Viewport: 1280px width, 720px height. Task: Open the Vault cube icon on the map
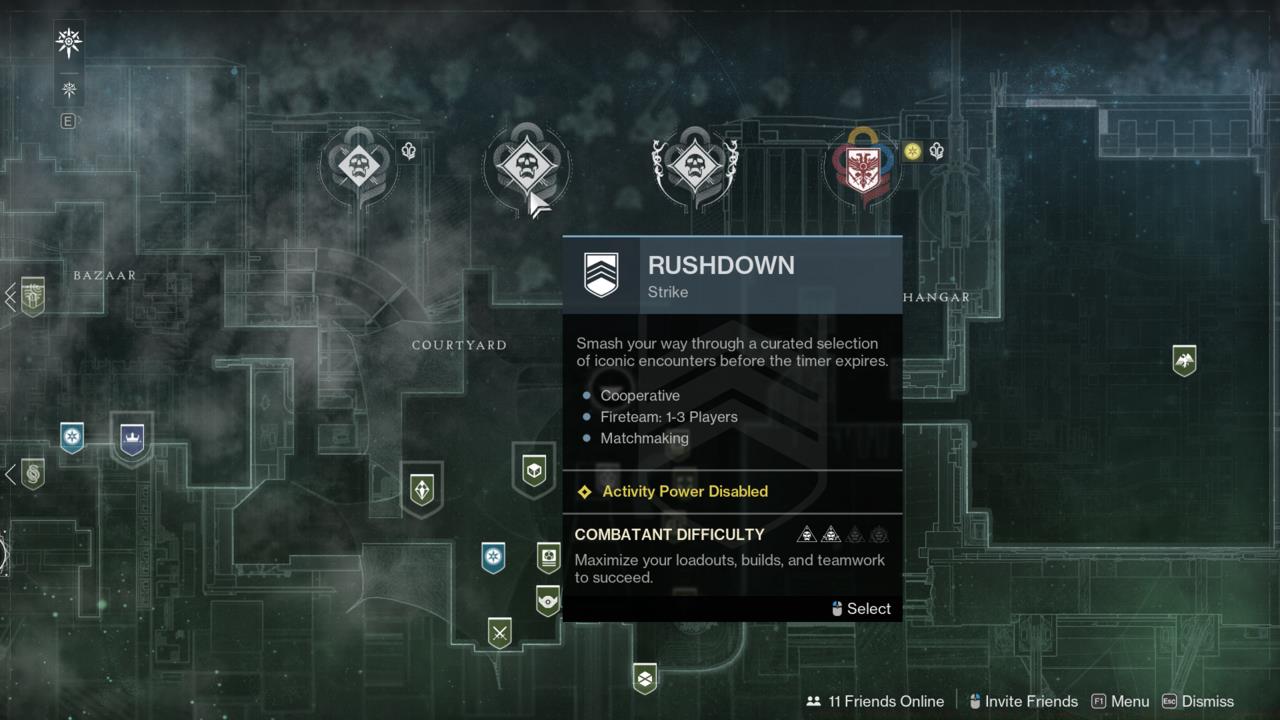534,470
